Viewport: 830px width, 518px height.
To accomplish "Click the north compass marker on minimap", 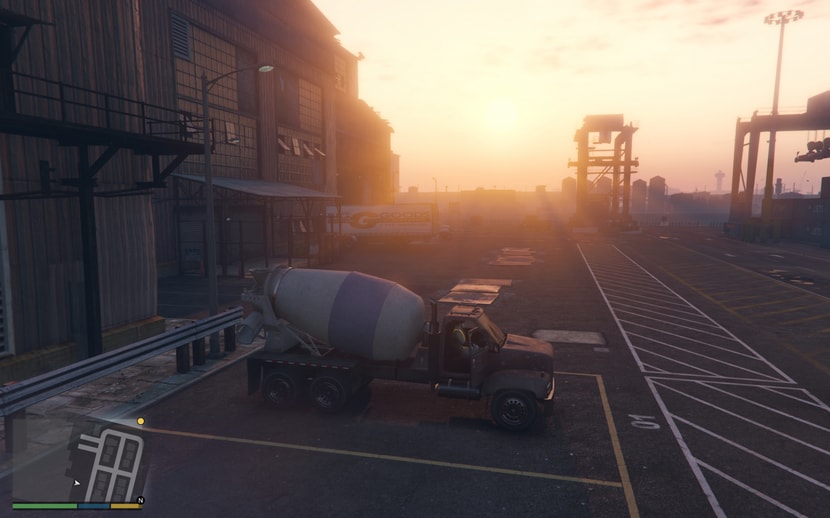I will point(141,499).
